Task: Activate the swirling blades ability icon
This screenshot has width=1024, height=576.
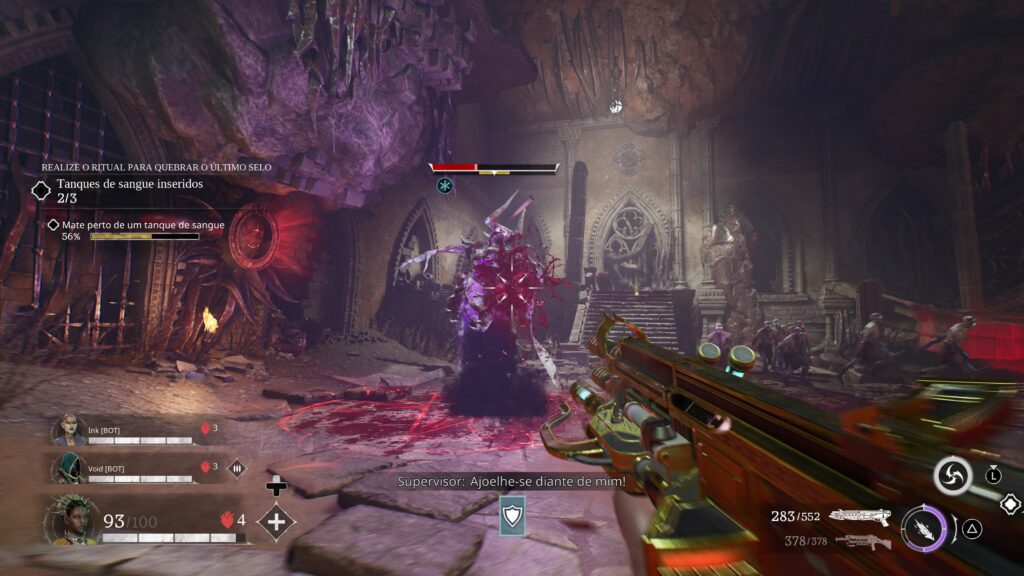Action: (952, 475)
